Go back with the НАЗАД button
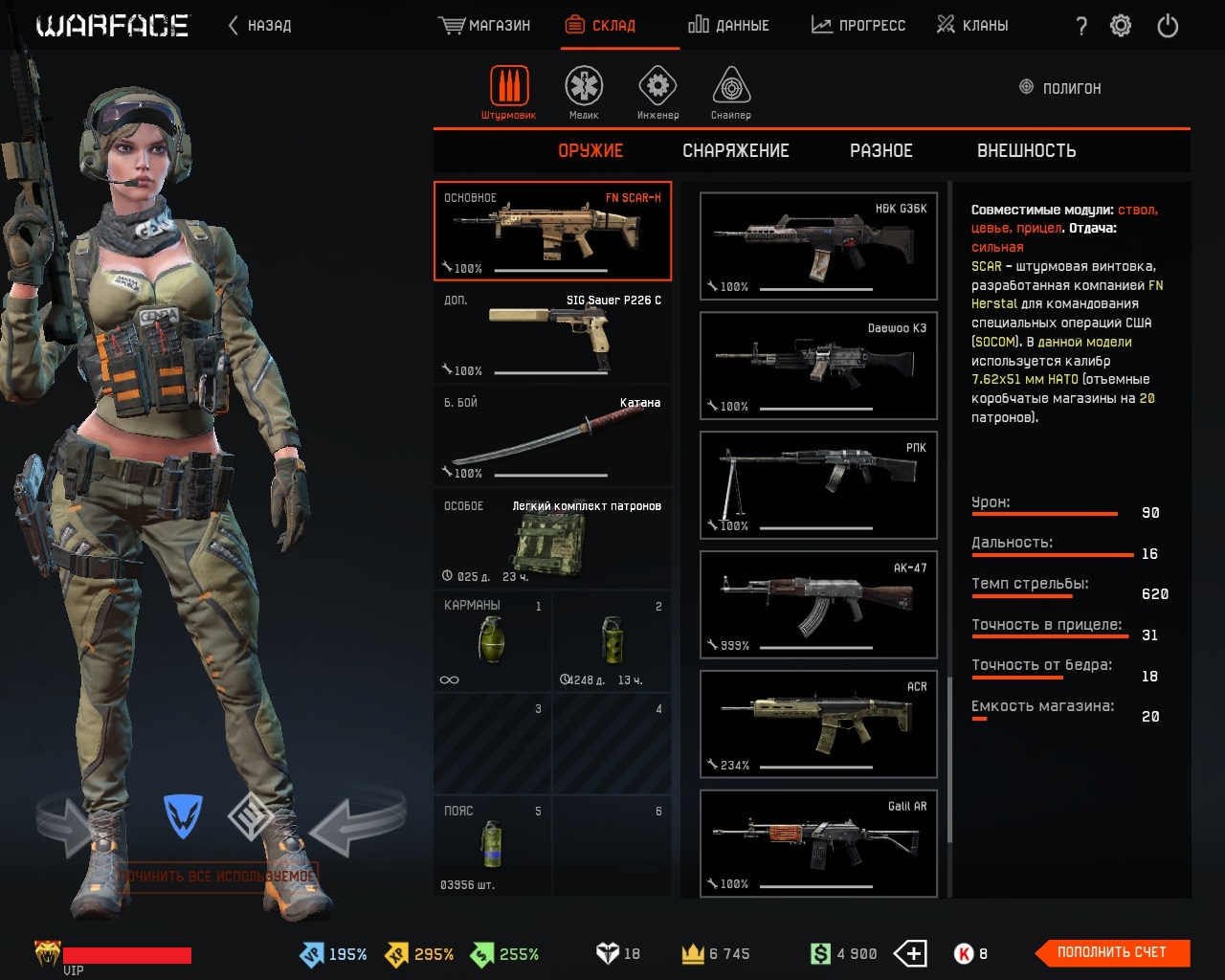The height and width of the screenshot is (980, 1225). (260, 26)
